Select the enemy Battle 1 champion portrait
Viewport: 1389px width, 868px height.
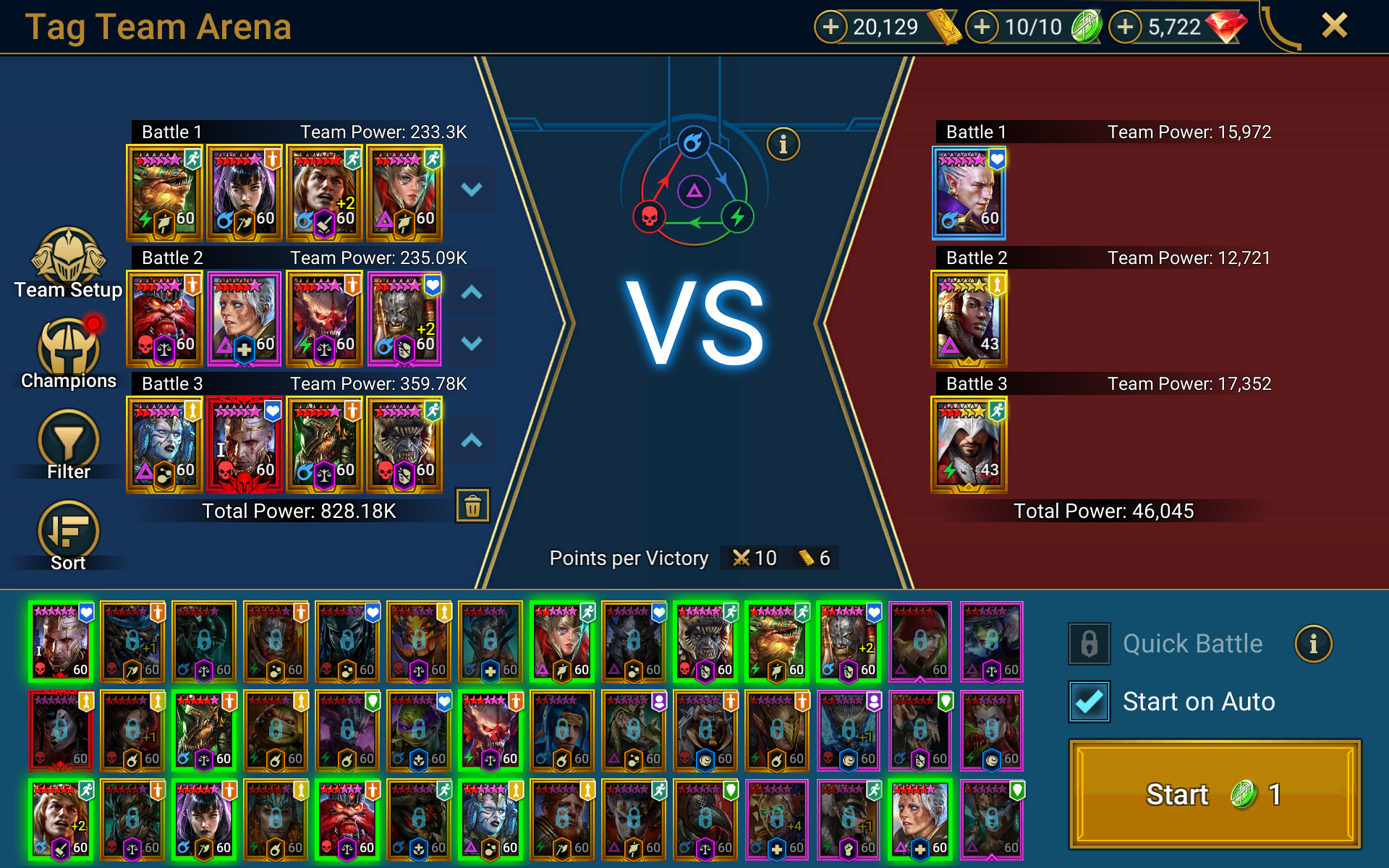[969, 193]
